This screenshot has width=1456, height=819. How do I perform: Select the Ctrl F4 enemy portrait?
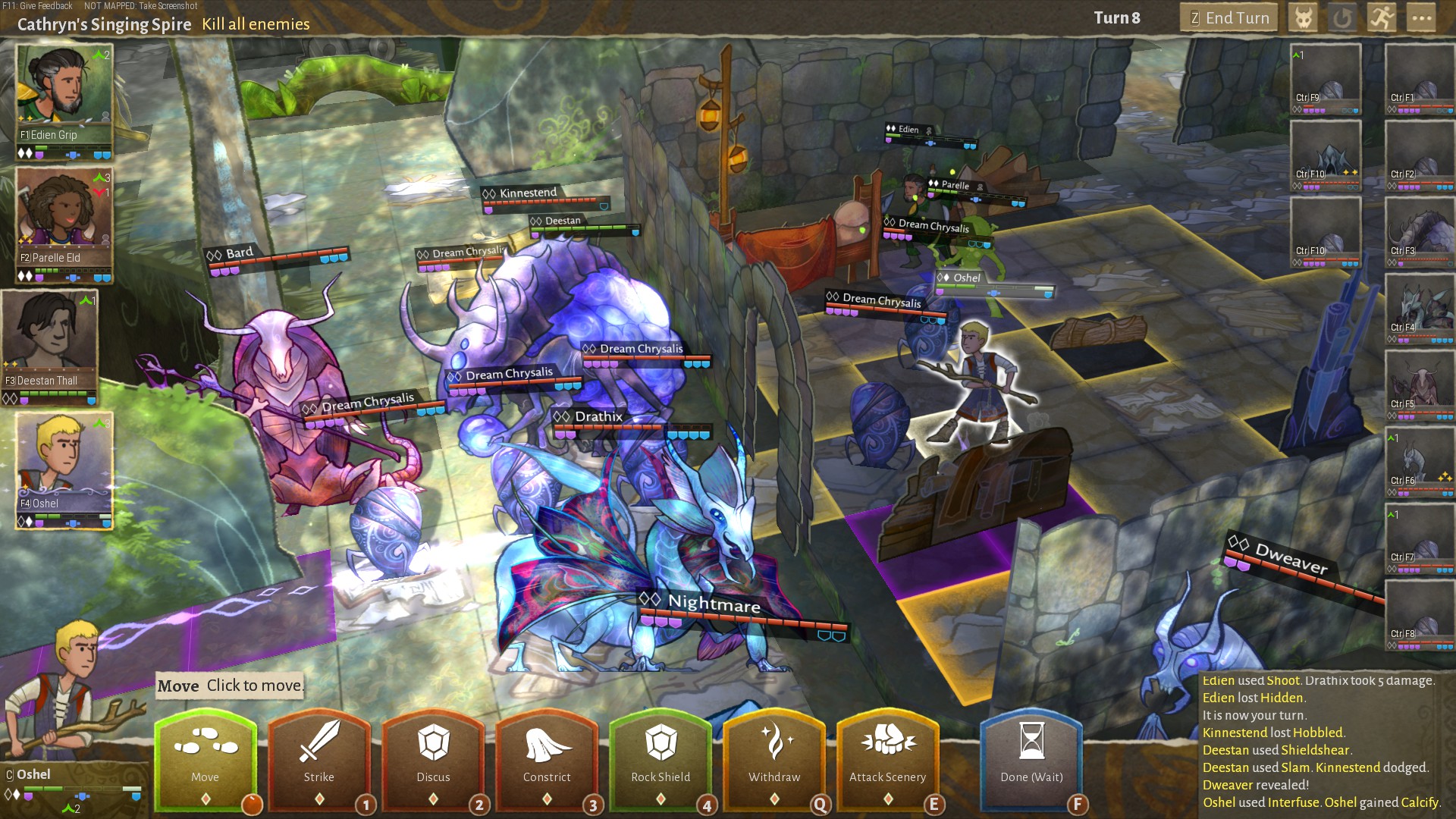[x=1419, y=307]
